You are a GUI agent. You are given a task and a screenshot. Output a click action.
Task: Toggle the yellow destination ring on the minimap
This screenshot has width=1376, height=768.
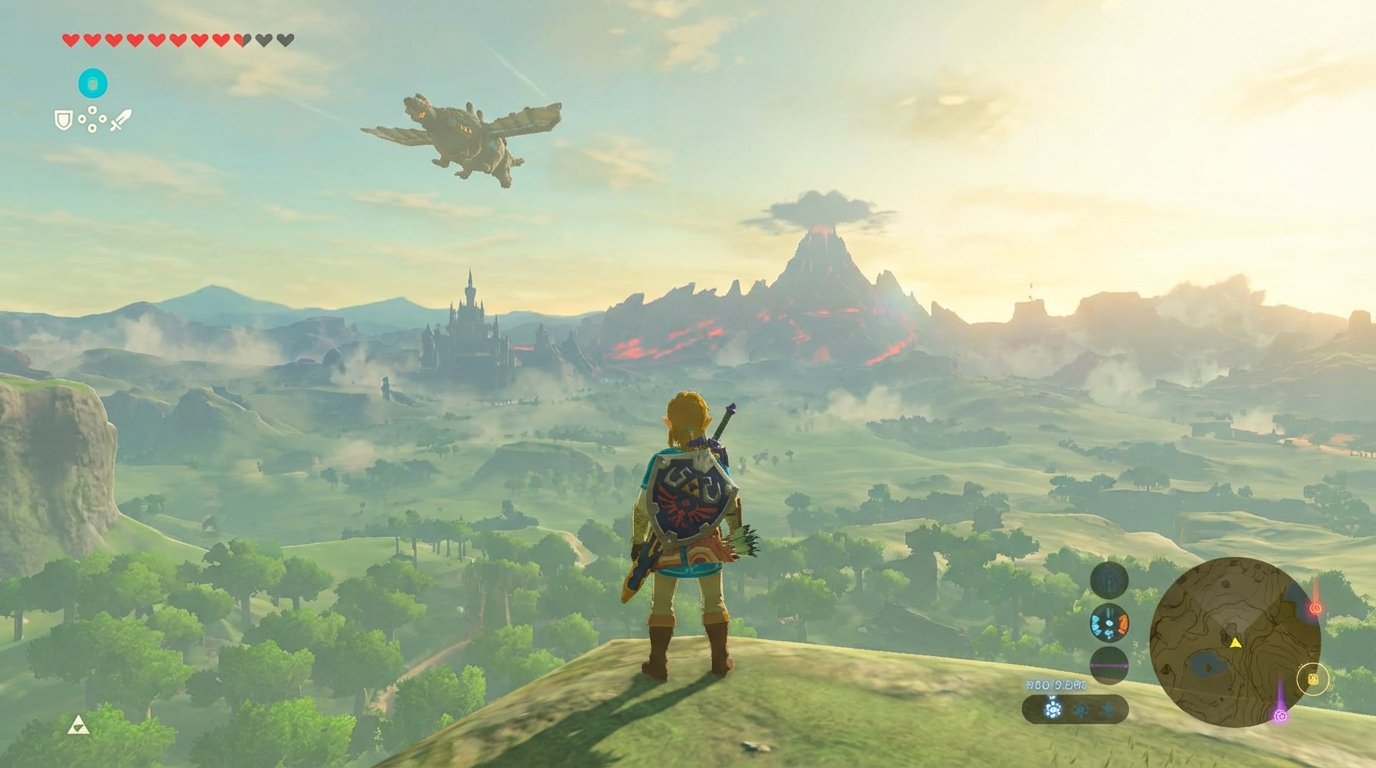coord(1313,679)
